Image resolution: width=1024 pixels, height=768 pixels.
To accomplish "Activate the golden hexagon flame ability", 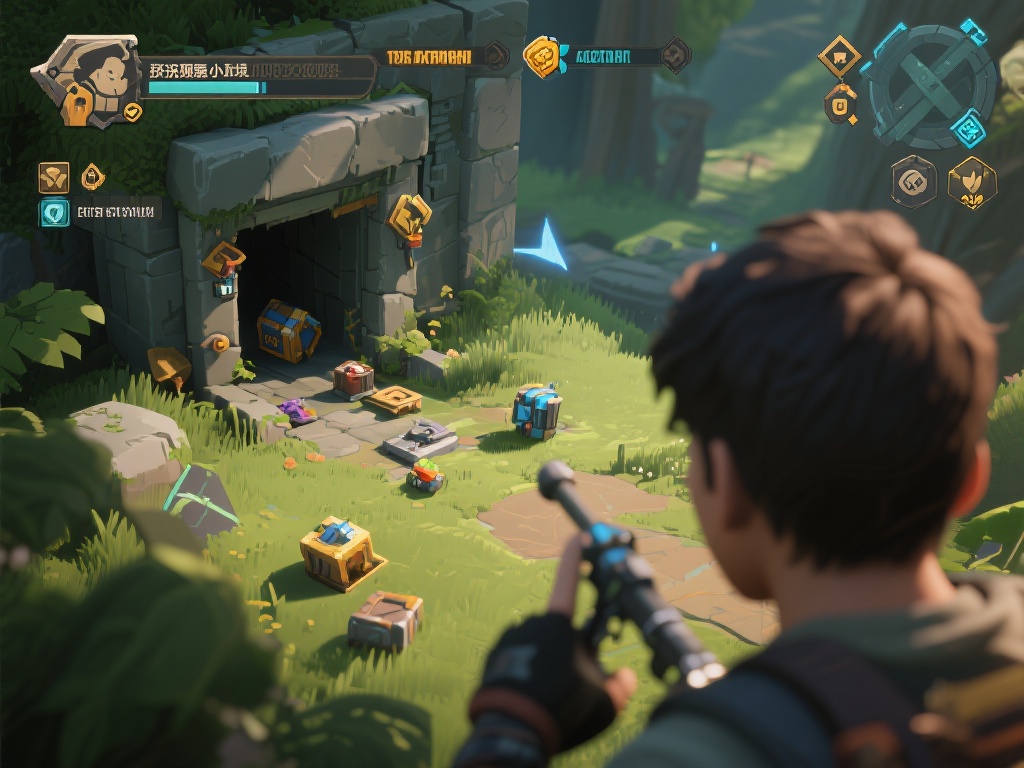I will pyautogui.click(x=971, y=183).
